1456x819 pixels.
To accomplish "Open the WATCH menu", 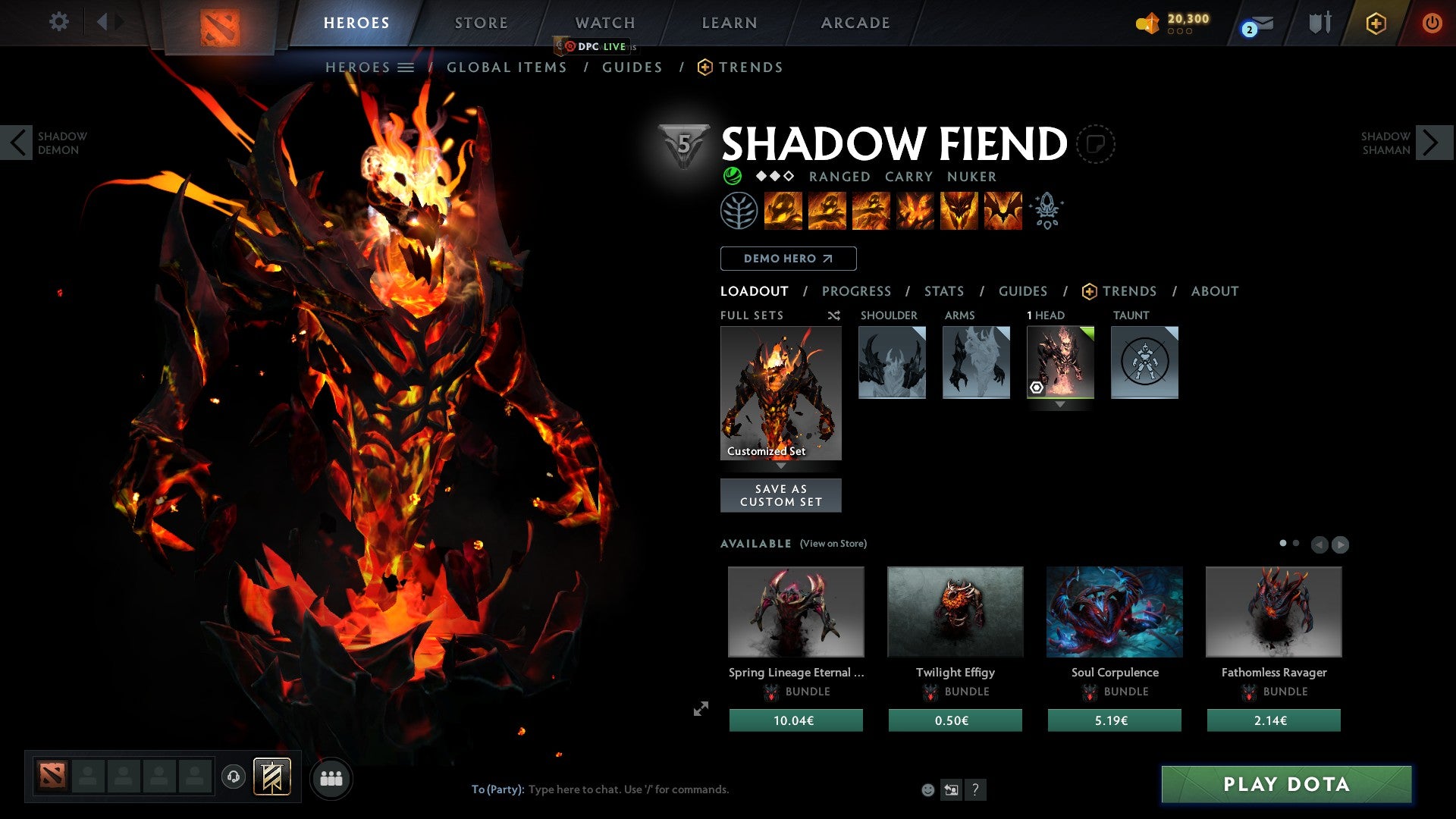I will point(604,22).
